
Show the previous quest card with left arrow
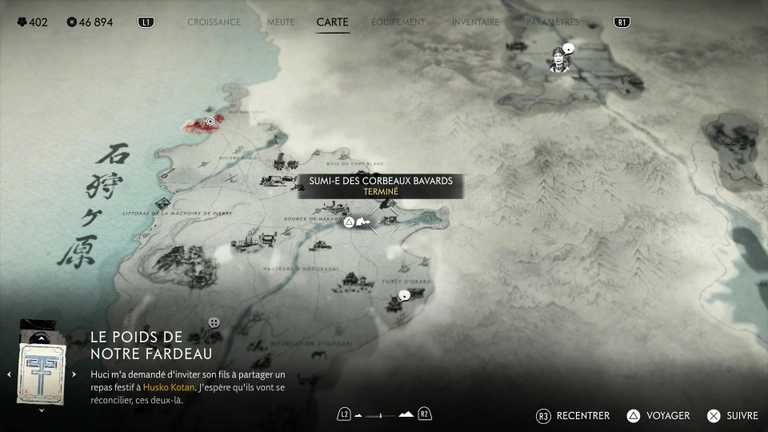9,374
